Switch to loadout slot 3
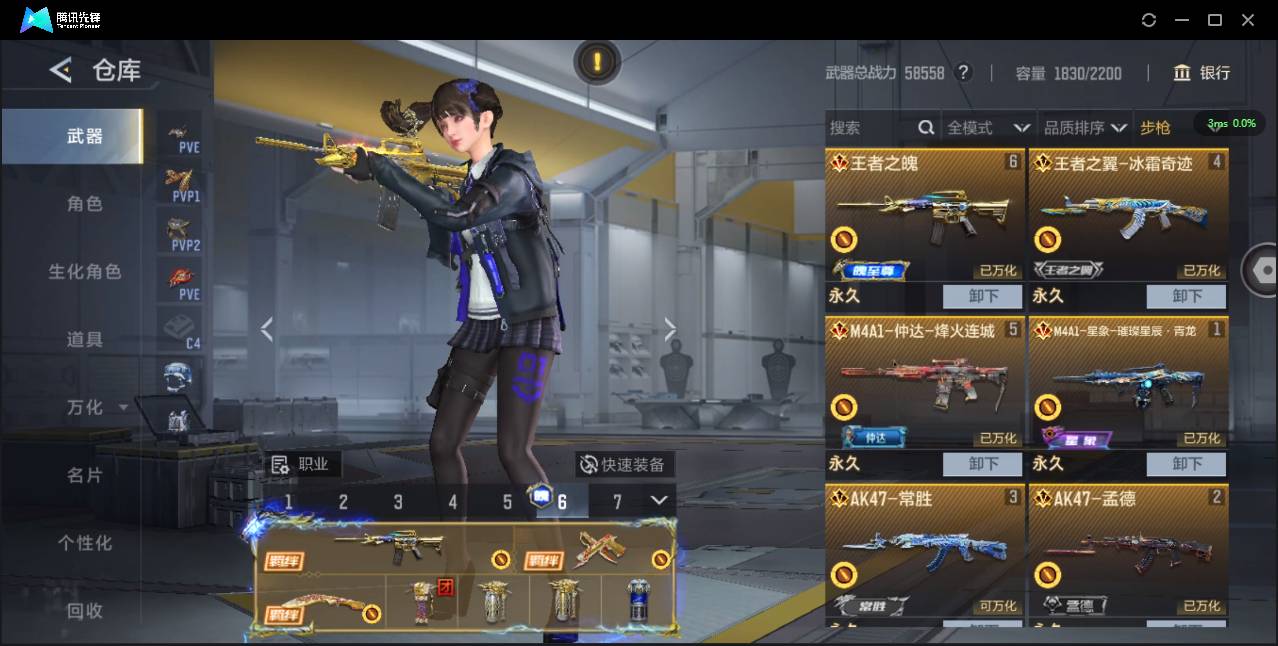 (398, 502)
